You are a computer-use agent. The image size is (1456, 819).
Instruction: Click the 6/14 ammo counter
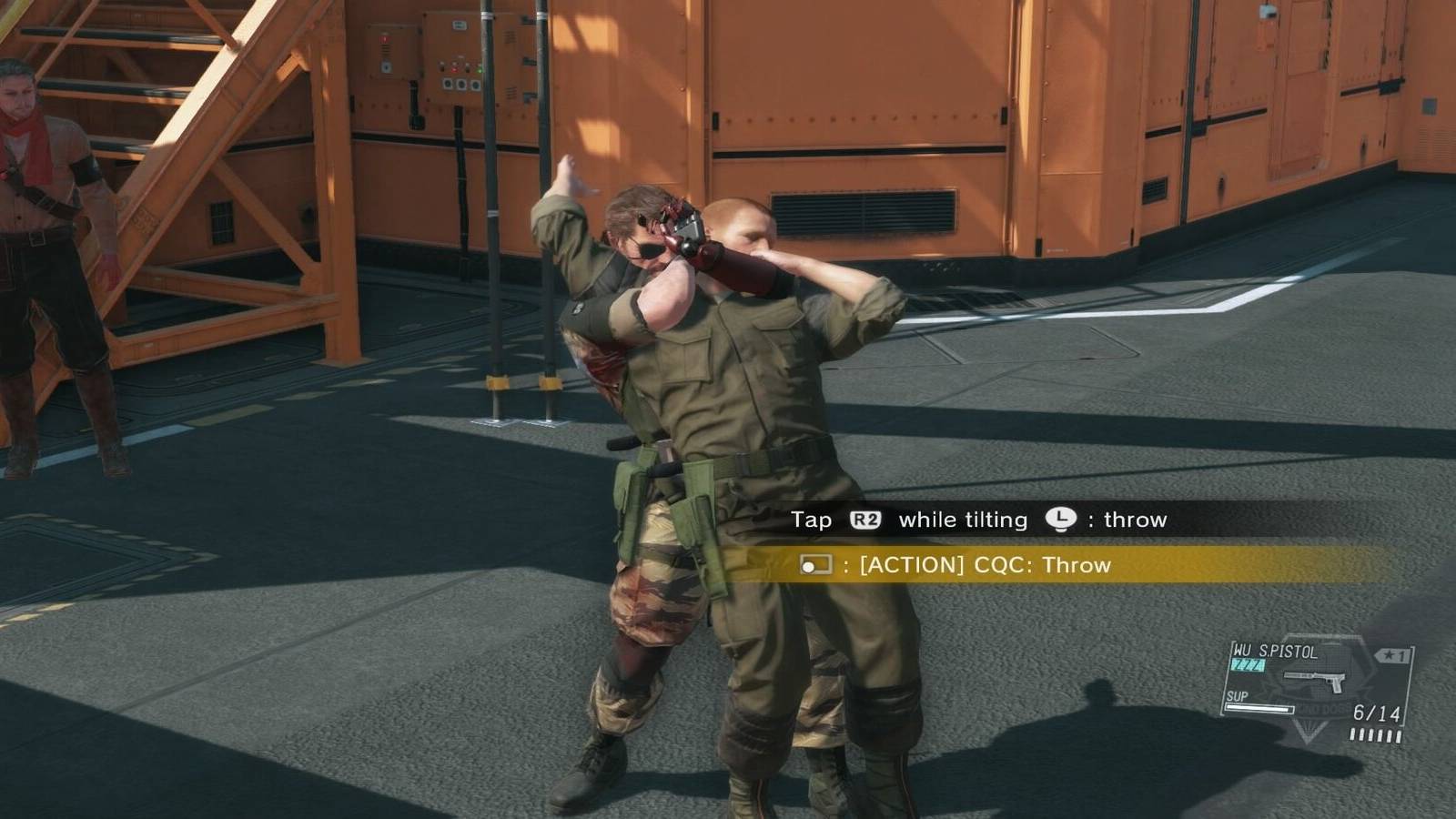1376,711
